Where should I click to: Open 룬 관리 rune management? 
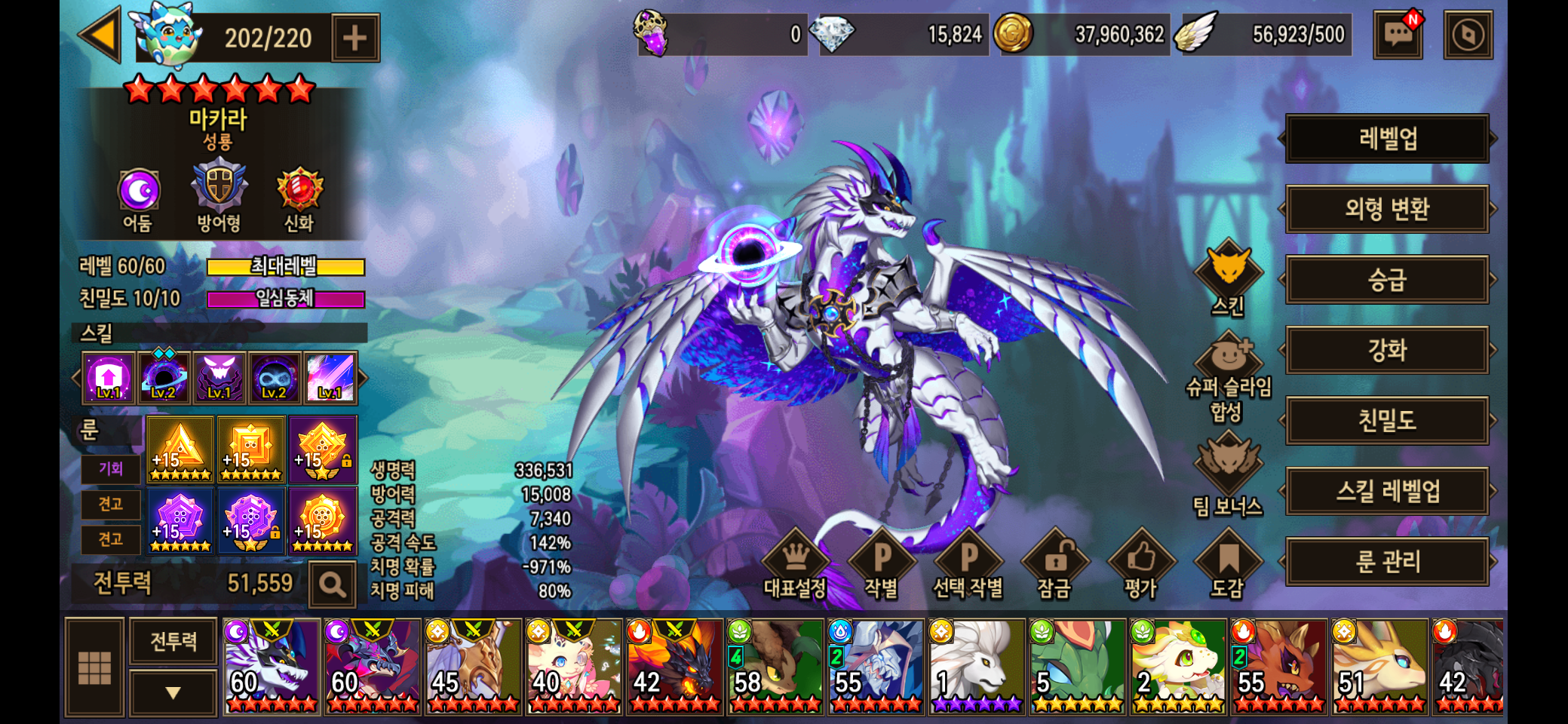click(x=1387, y=561)
